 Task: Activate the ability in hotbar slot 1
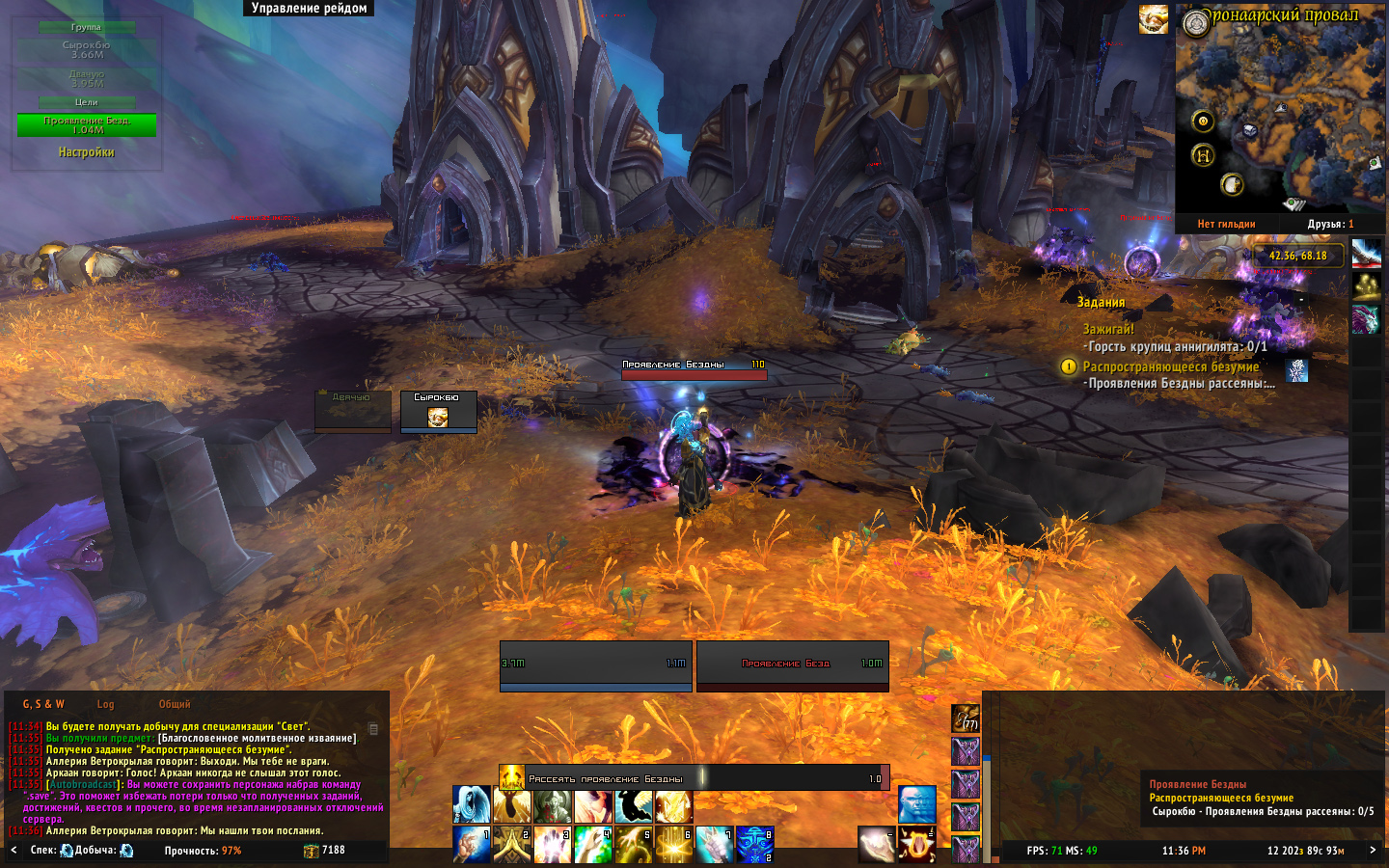pos(472,844)
